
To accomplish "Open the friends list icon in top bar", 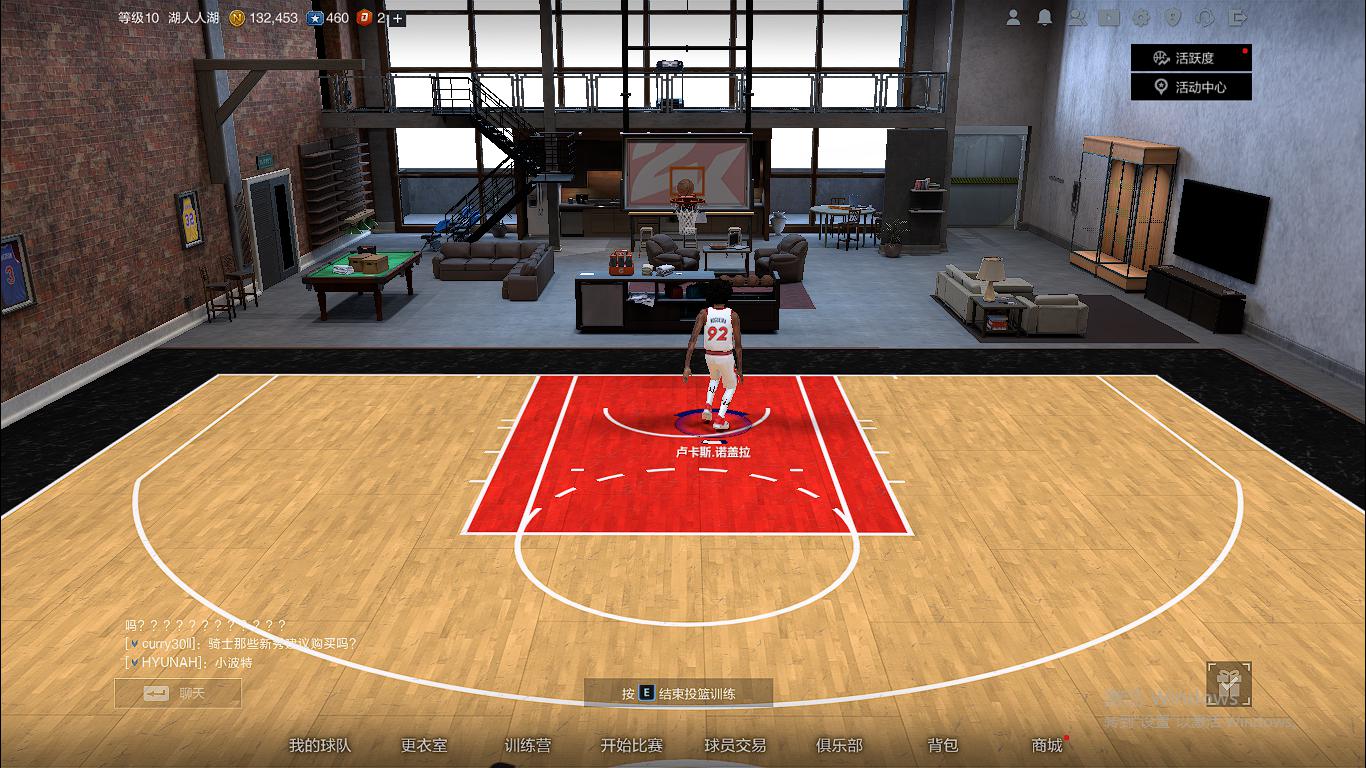I will [x=1078, y=17].
